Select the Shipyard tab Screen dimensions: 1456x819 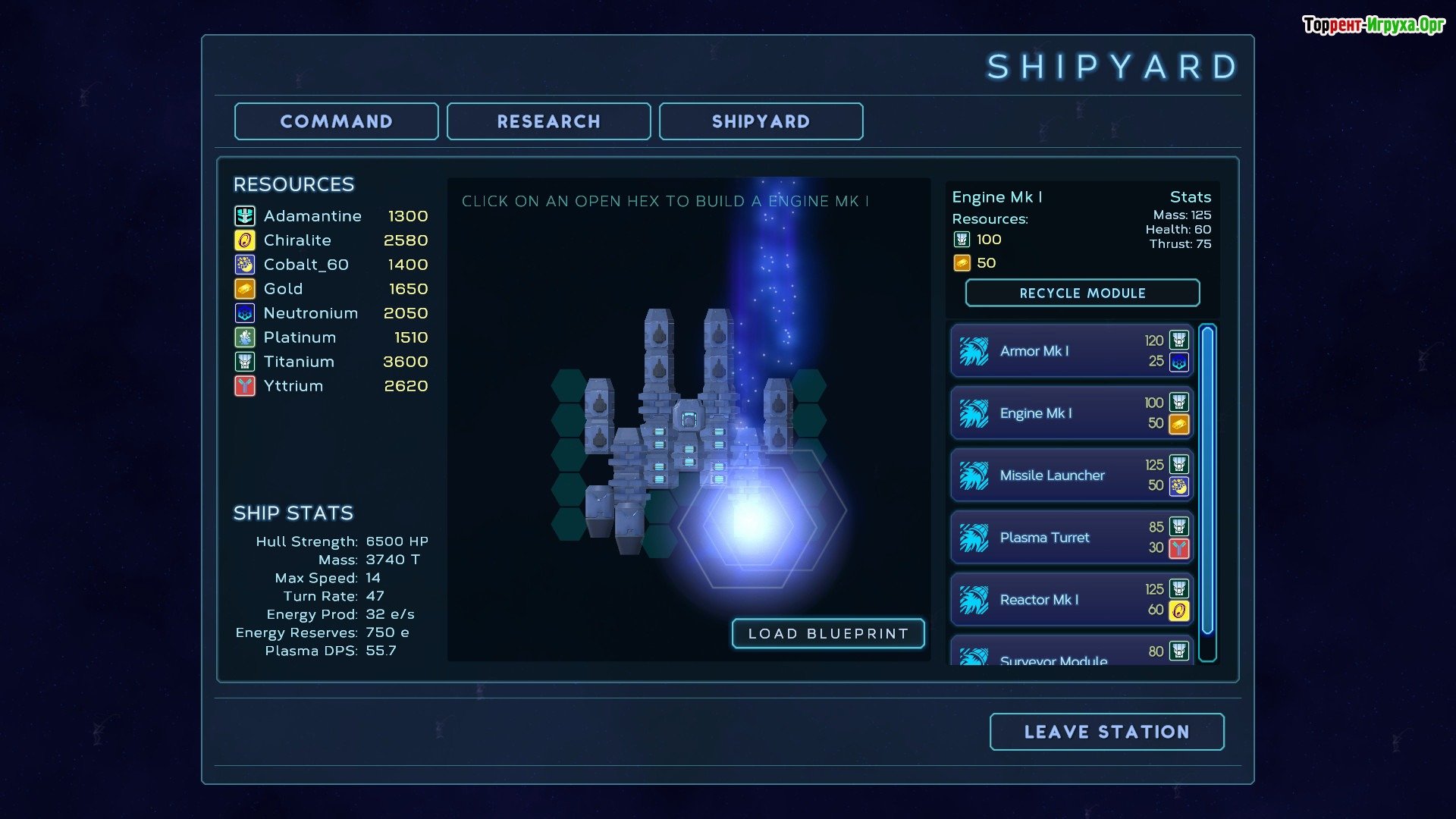coord(761,121)
